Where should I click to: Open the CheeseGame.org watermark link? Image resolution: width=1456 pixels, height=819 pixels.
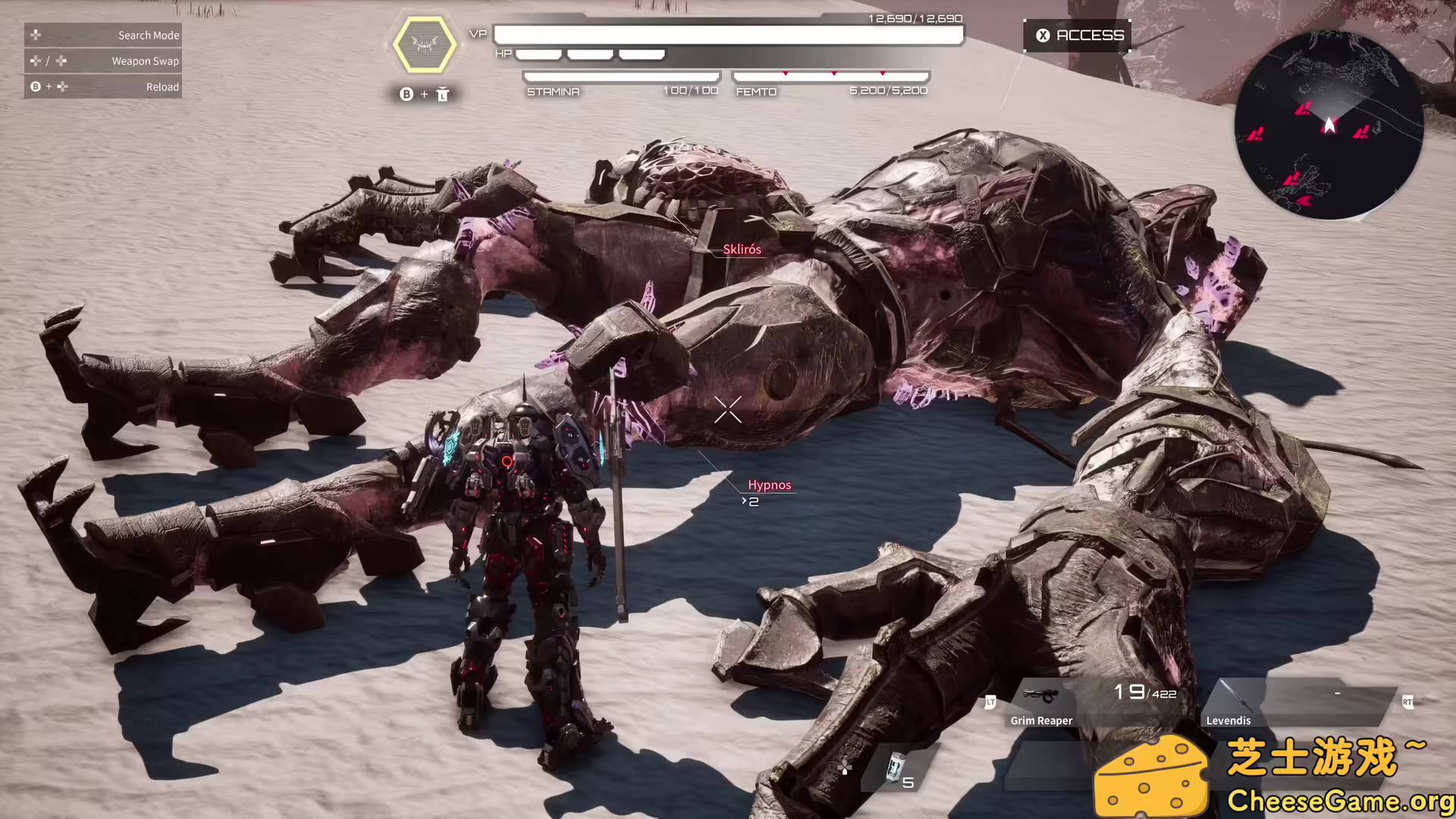[1342, 799]
